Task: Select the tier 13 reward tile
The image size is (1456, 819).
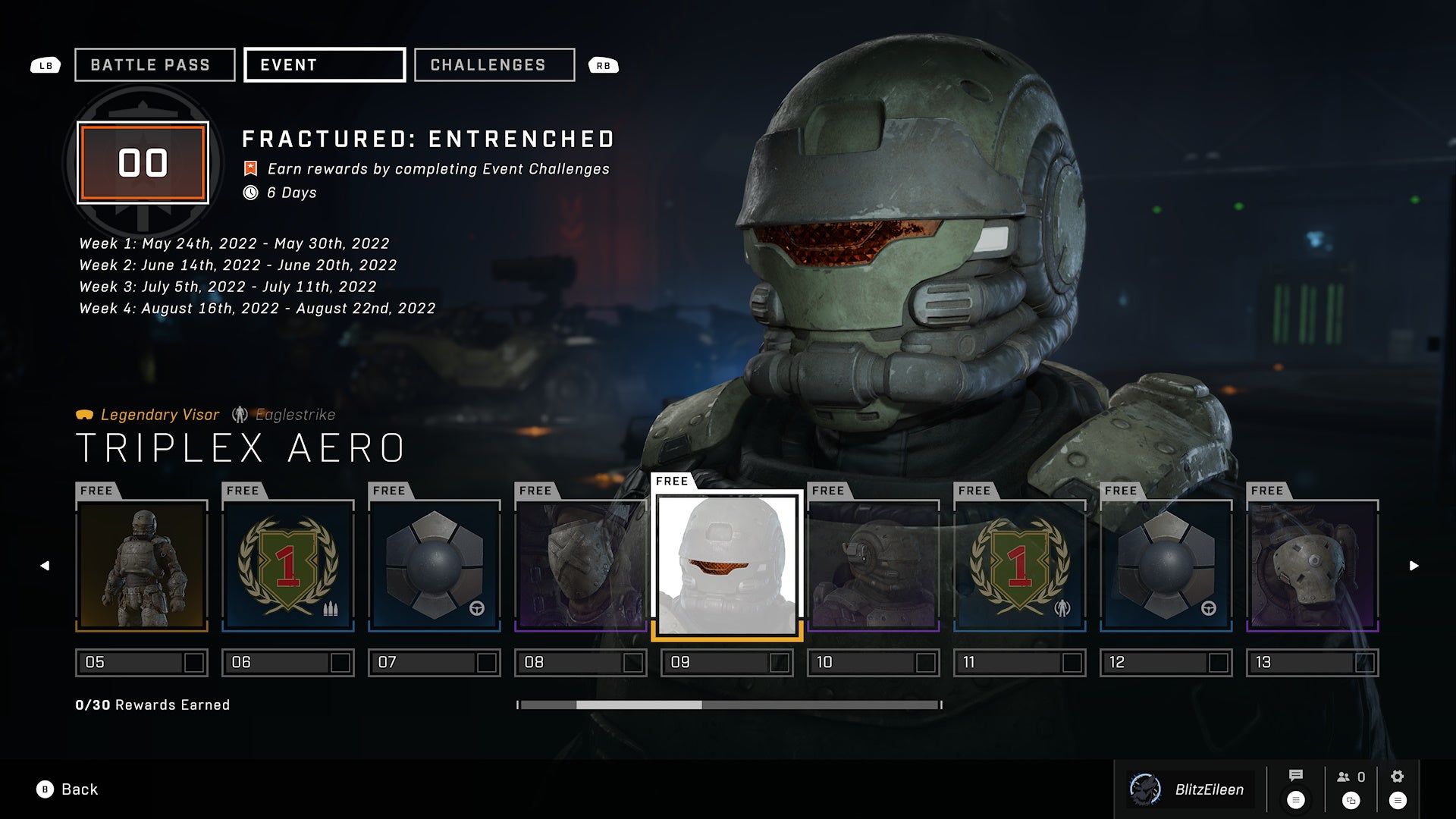Action: 1313,566
